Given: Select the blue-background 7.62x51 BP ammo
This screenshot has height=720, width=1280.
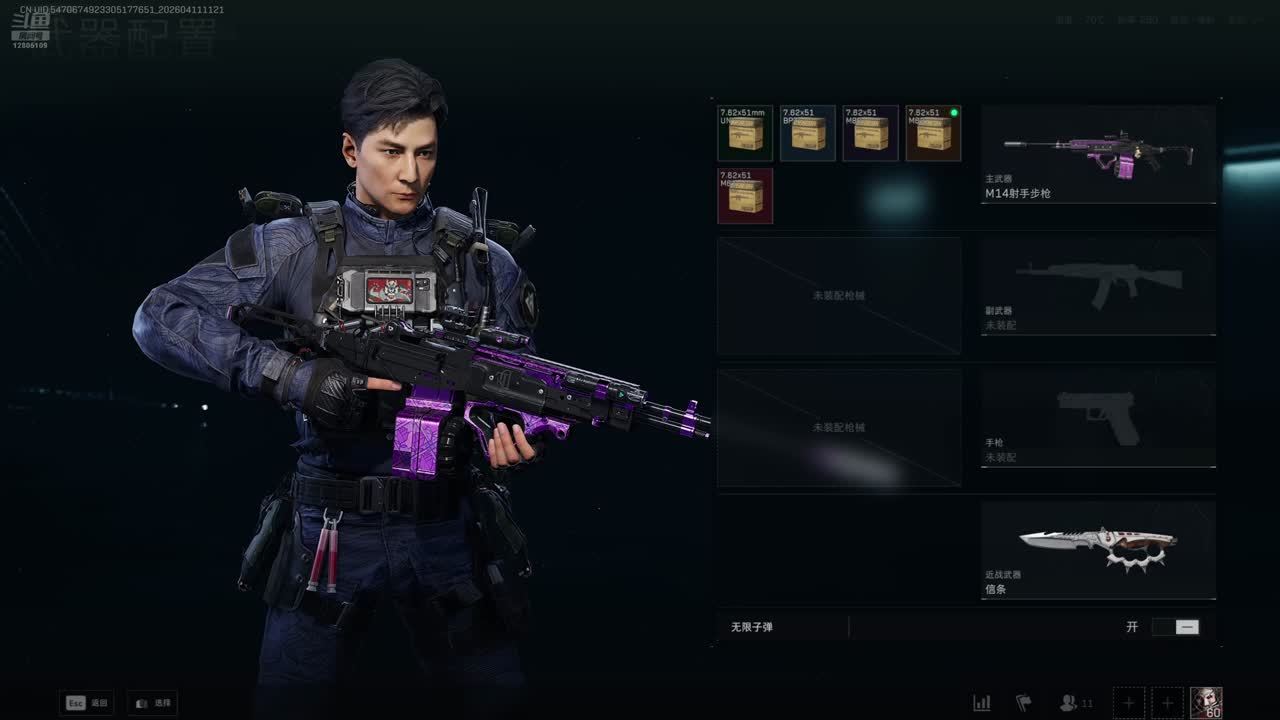Looking at the screenshot, I should tap(807, 133).
